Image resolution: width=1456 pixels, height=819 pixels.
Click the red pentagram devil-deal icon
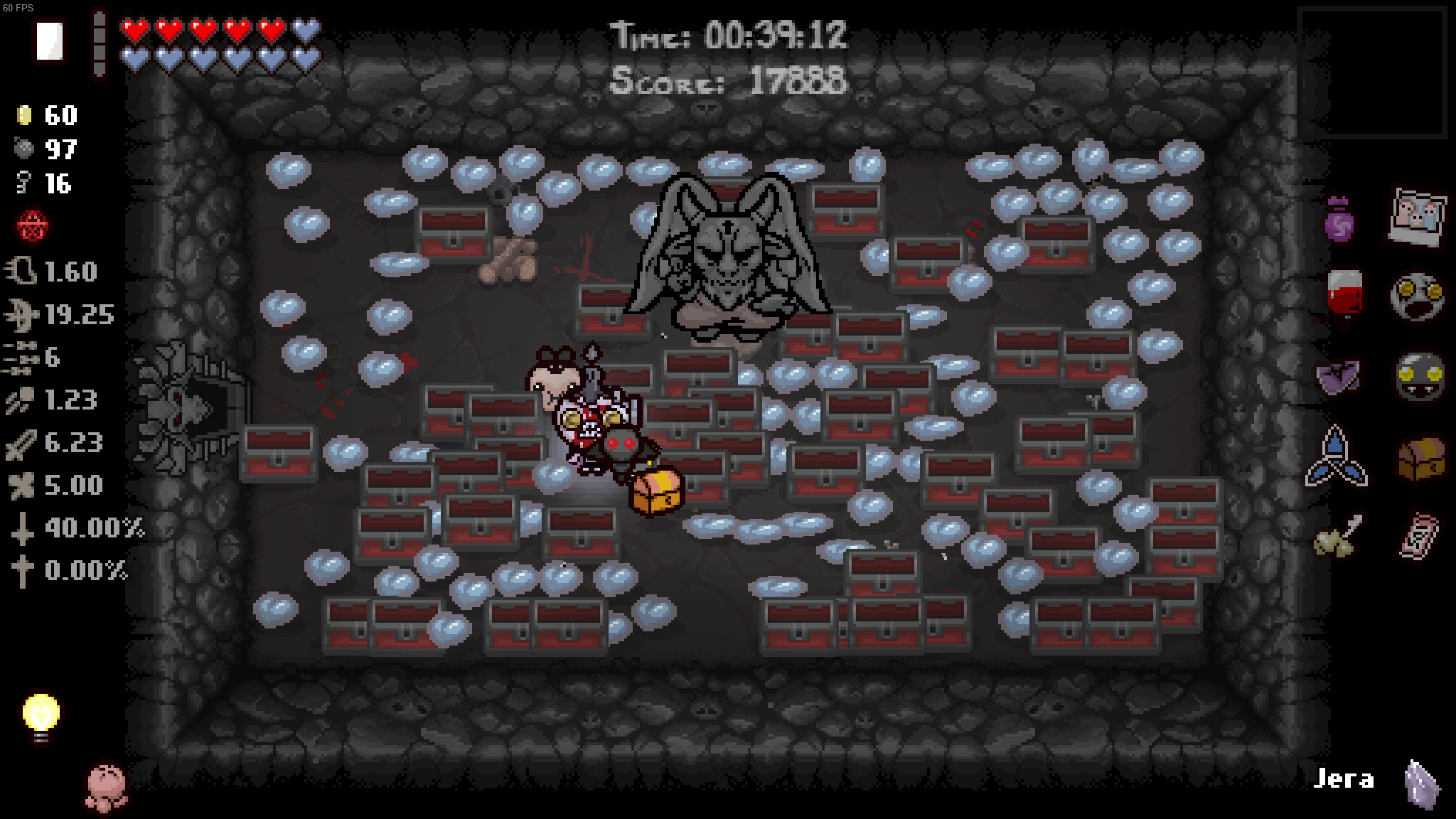30,226
